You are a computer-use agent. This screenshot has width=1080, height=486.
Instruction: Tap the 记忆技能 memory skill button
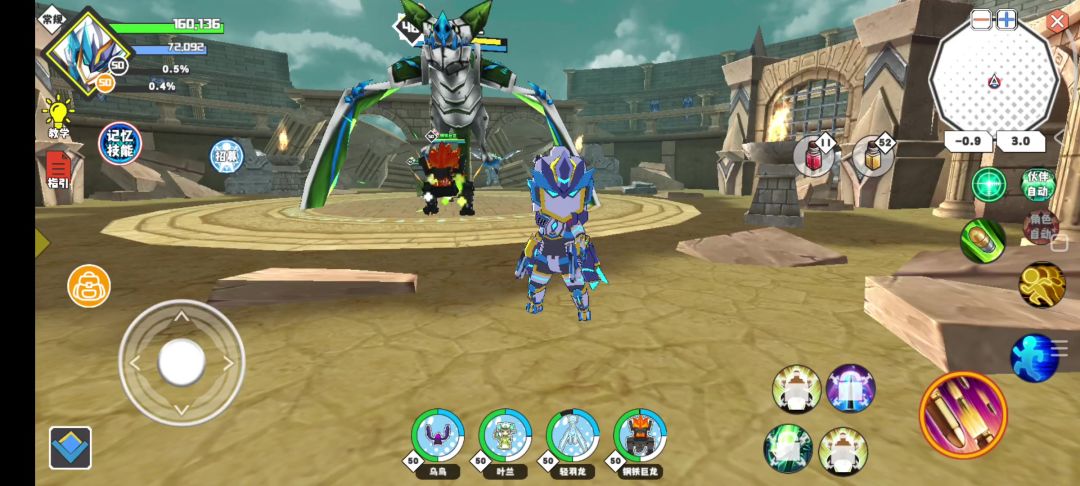click(x=120, y=144)
